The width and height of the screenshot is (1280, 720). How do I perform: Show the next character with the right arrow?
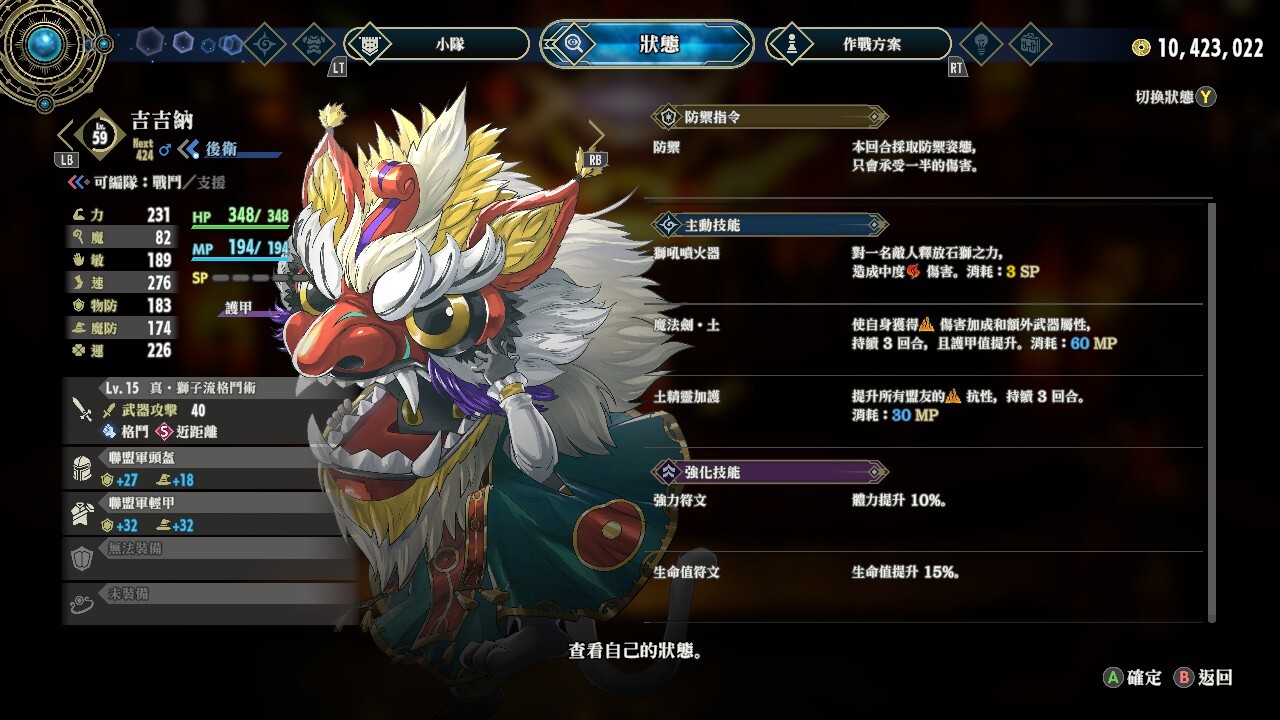(596, 135)
